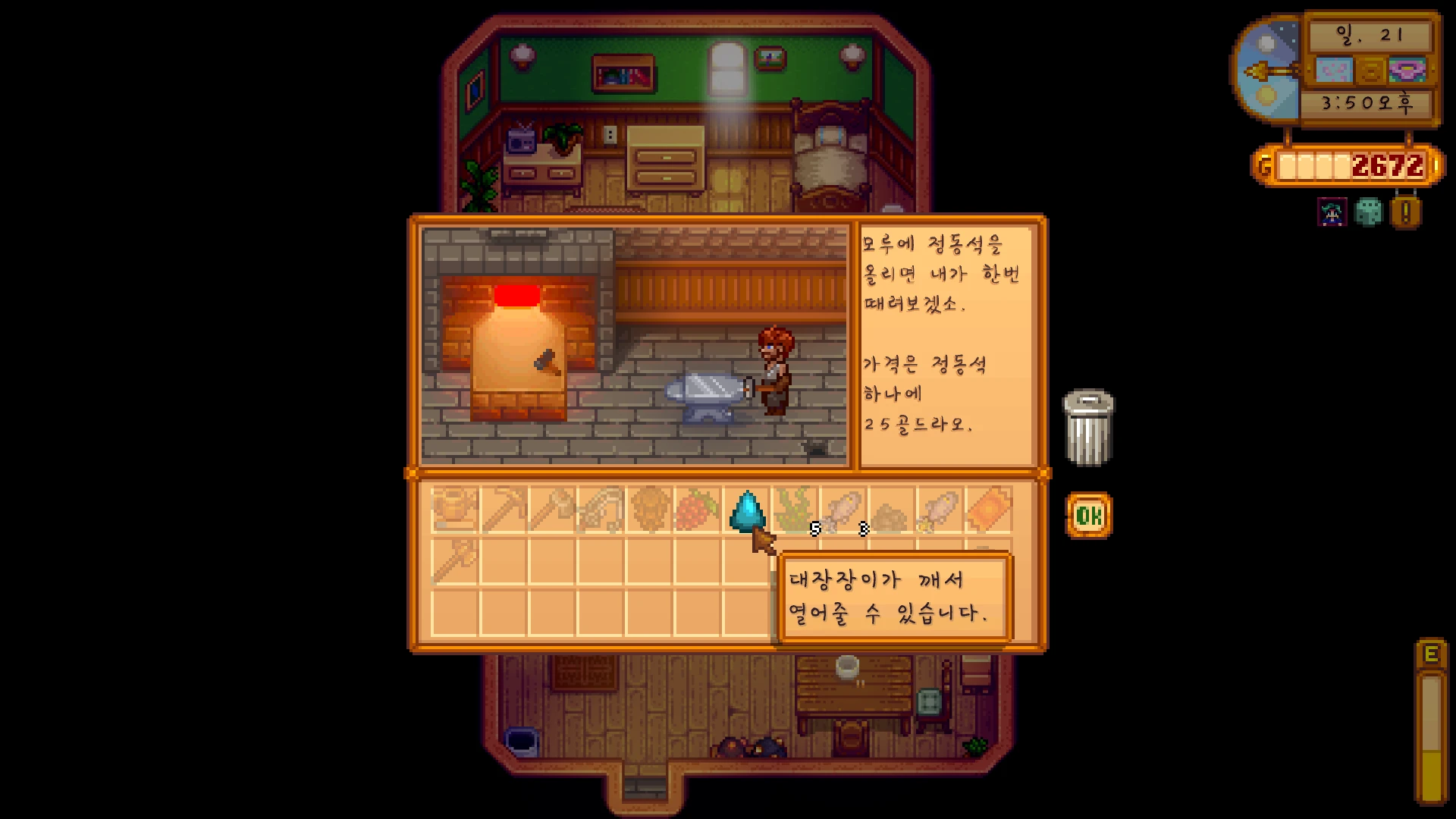Place the geode on the anvil

click(x=705, y=393)
